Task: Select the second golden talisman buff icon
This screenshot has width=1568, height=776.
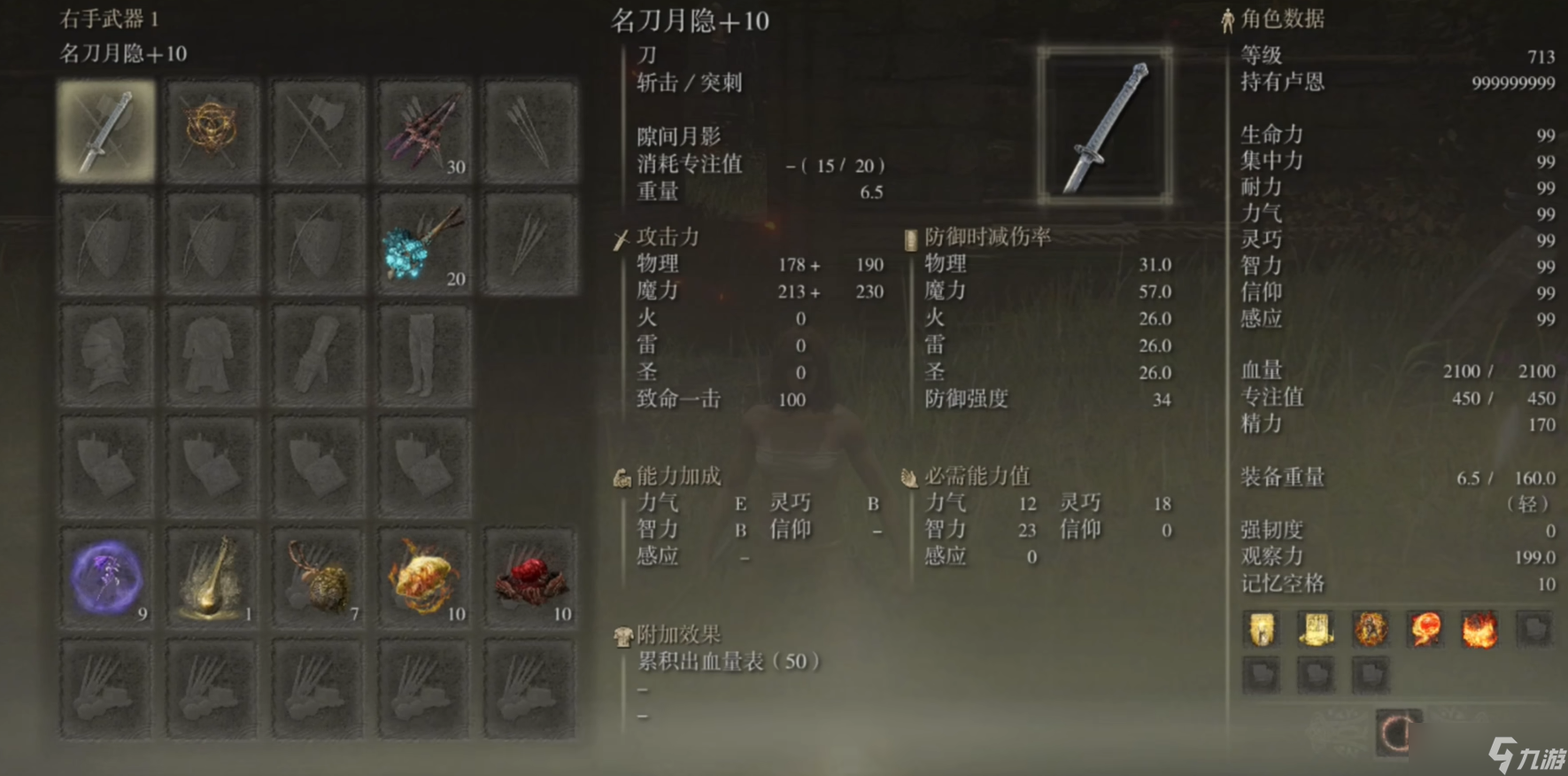Action: point(1316,631)
